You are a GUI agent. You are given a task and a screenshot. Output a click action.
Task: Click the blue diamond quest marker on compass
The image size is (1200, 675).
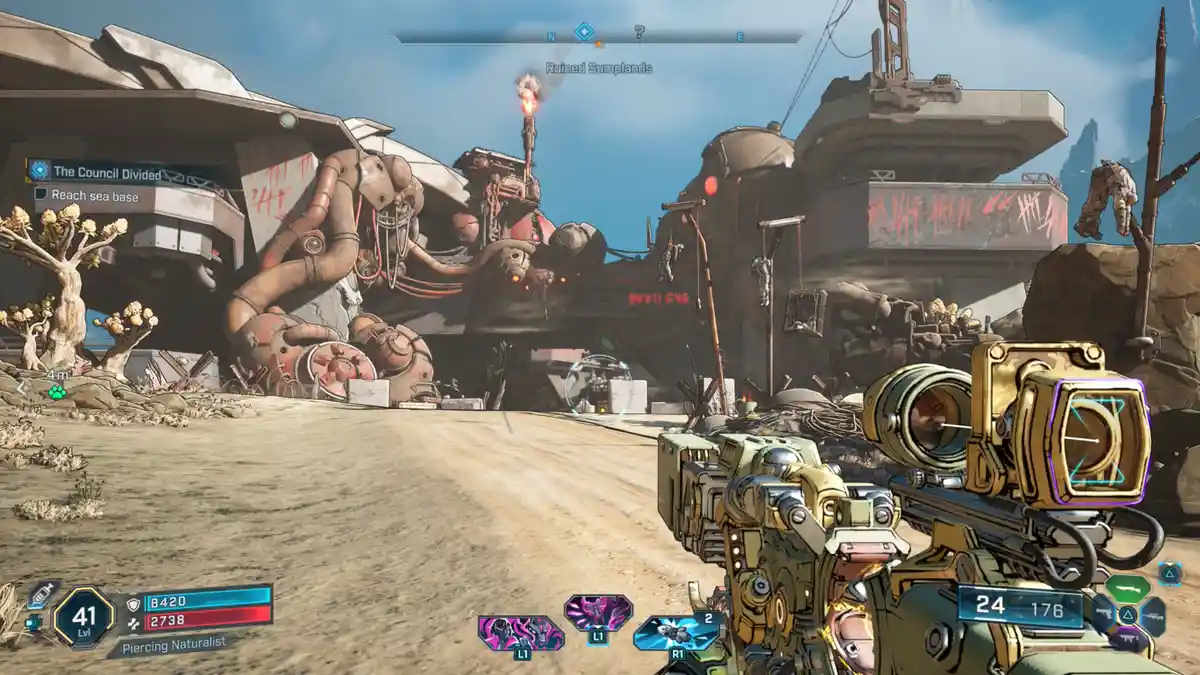[x=584, y=32]
